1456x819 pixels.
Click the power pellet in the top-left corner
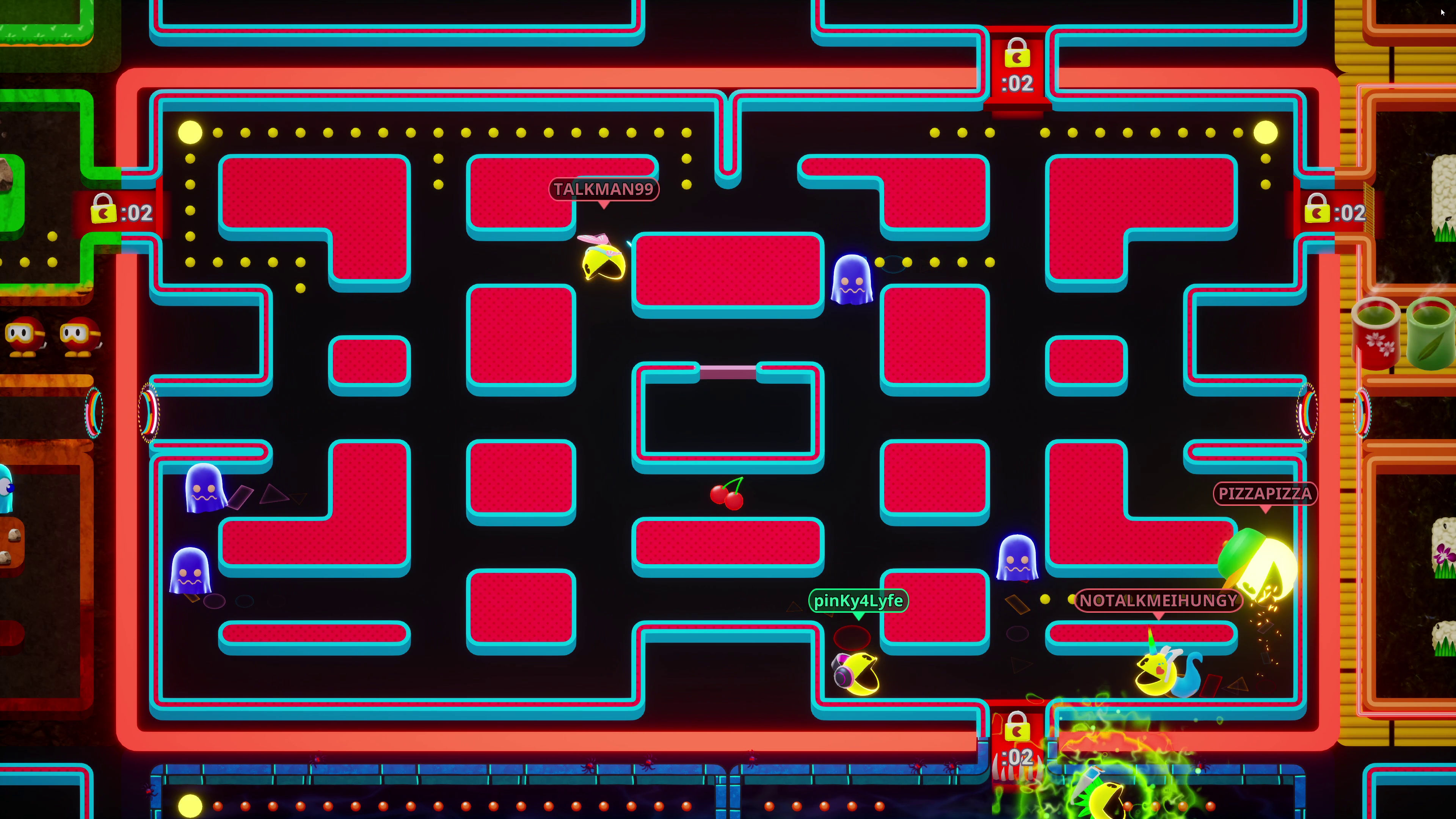pos(190,131)
